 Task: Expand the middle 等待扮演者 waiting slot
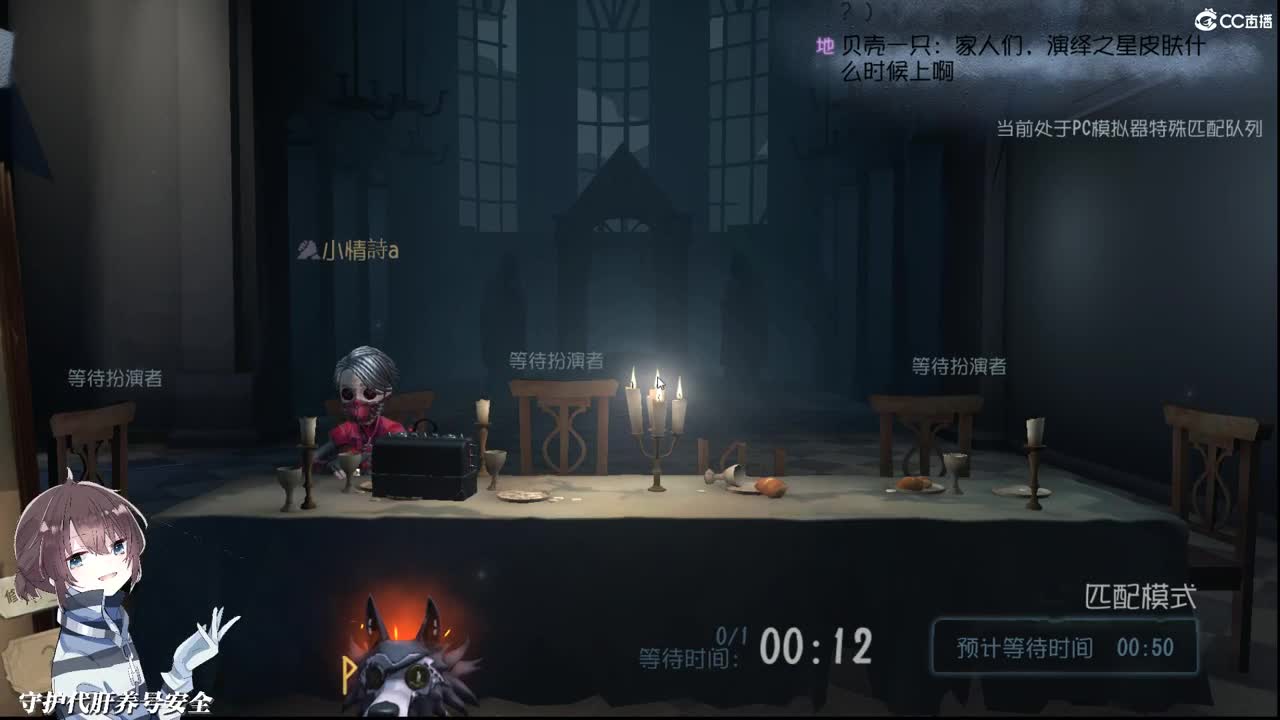[557, 362]
